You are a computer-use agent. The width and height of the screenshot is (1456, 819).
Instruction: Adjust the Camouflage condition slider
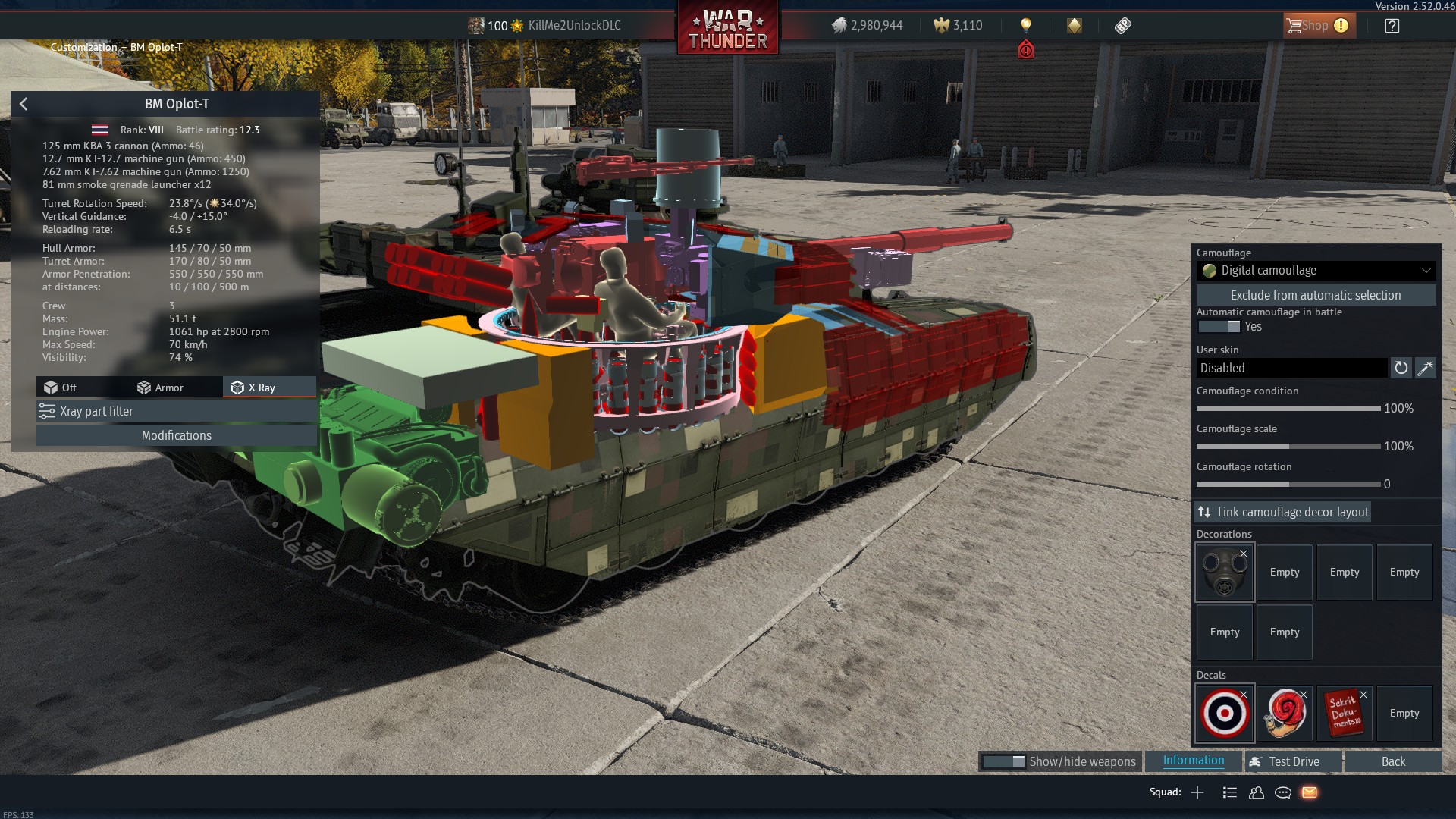1288,409
